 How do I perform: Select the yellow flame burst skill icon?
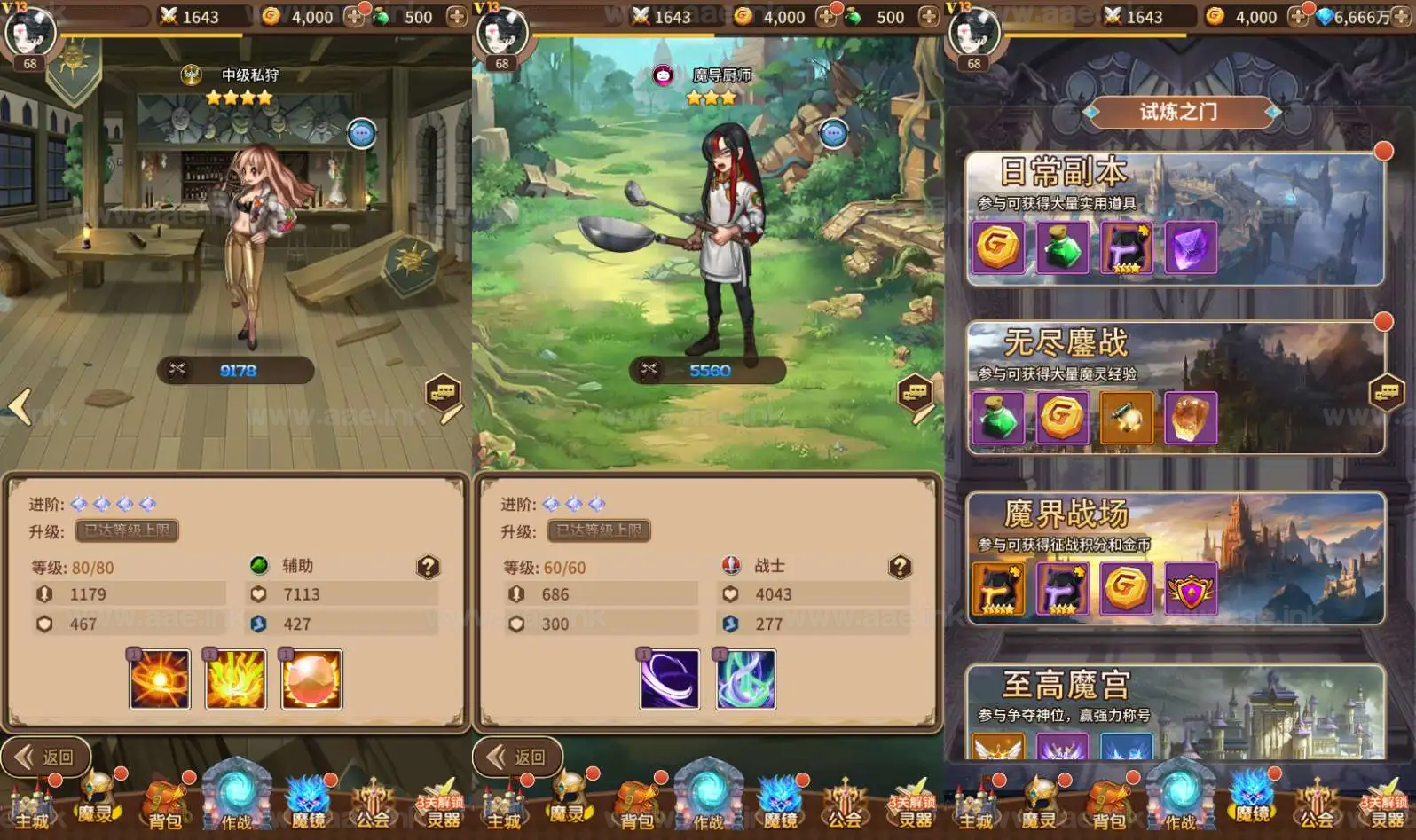(x=236, y=679)
